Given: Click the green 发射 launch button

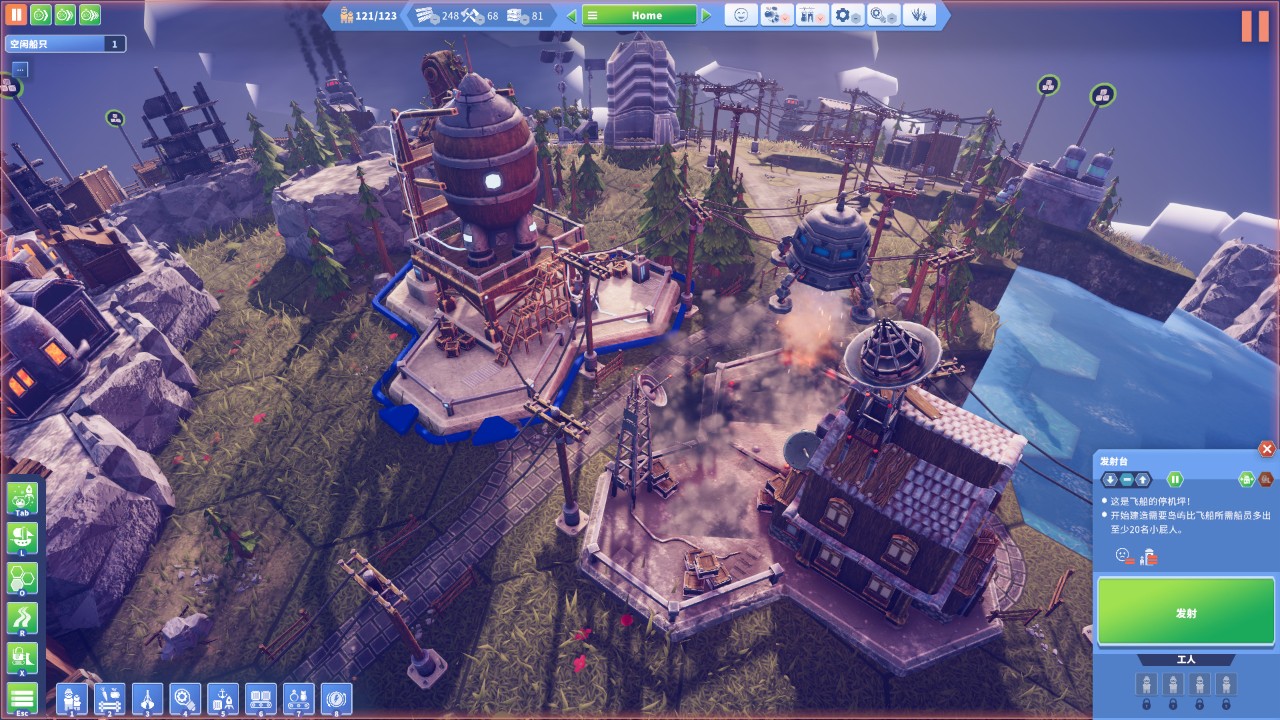Looking at the screenshot, I should tap(1185, 612).
